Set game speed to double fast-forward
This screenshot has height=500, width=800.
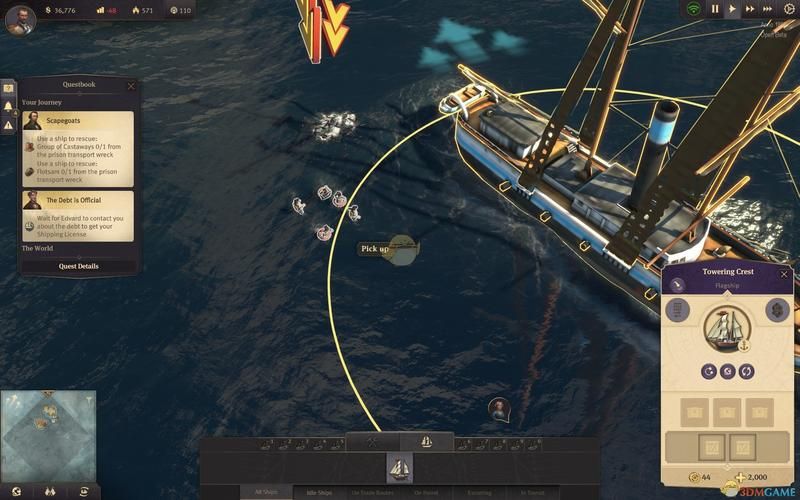tap(750, 9)
